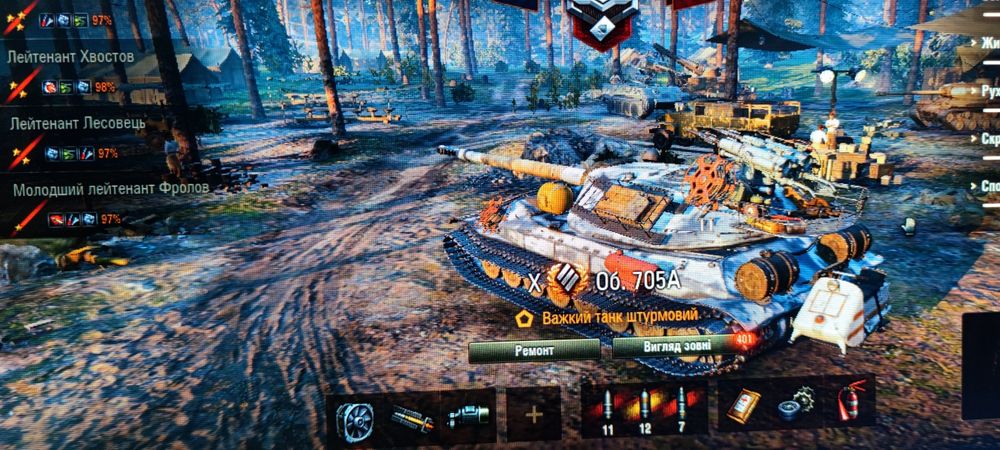Click the Ремонт repair button
Image resolution: width=1000 pixels, height=450 pixels.
[534, 350]
